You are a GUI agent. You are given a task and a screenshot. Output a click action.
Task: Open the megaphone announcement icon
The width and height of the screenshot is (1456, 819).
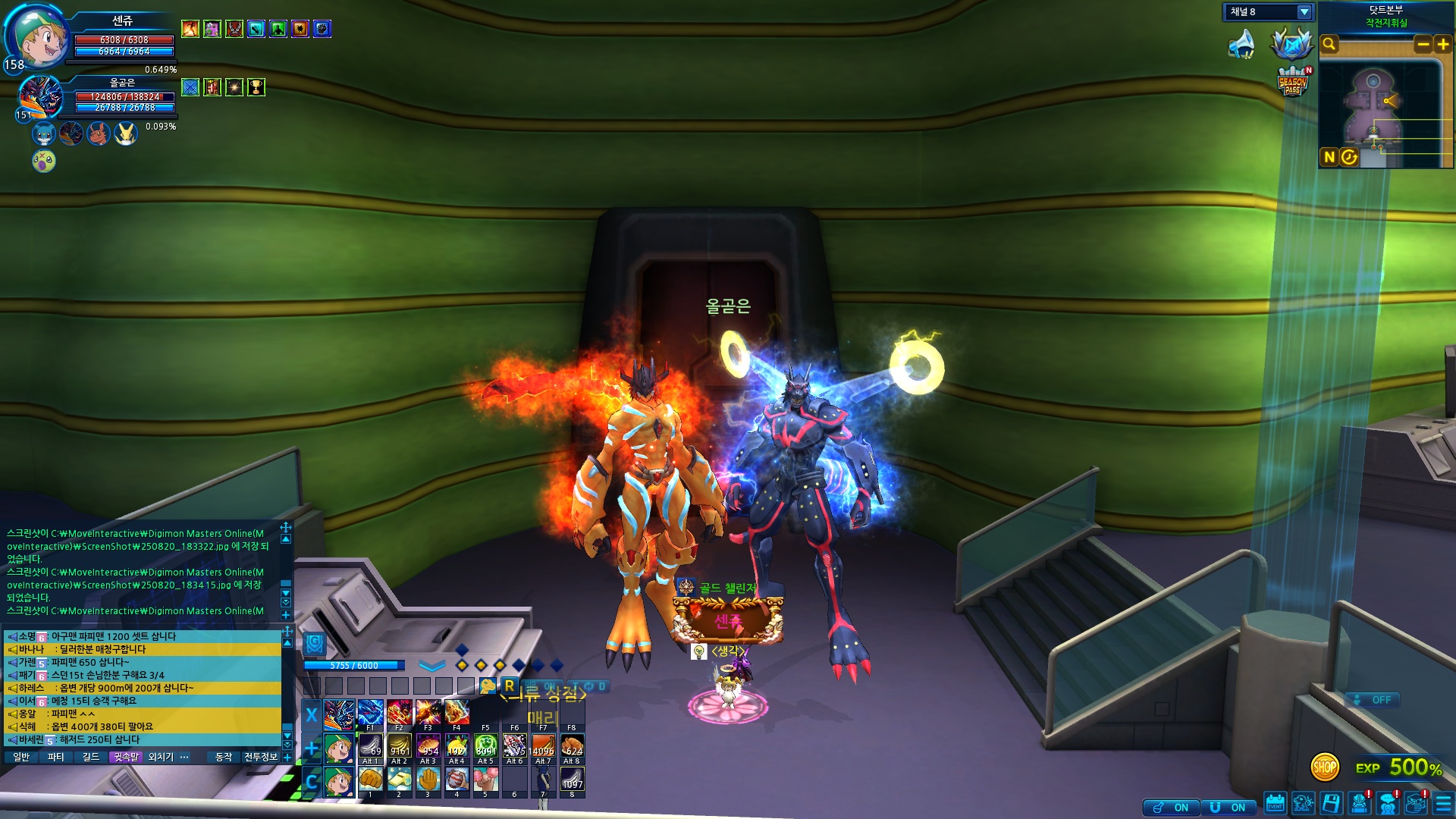(x=1241, y=45)
